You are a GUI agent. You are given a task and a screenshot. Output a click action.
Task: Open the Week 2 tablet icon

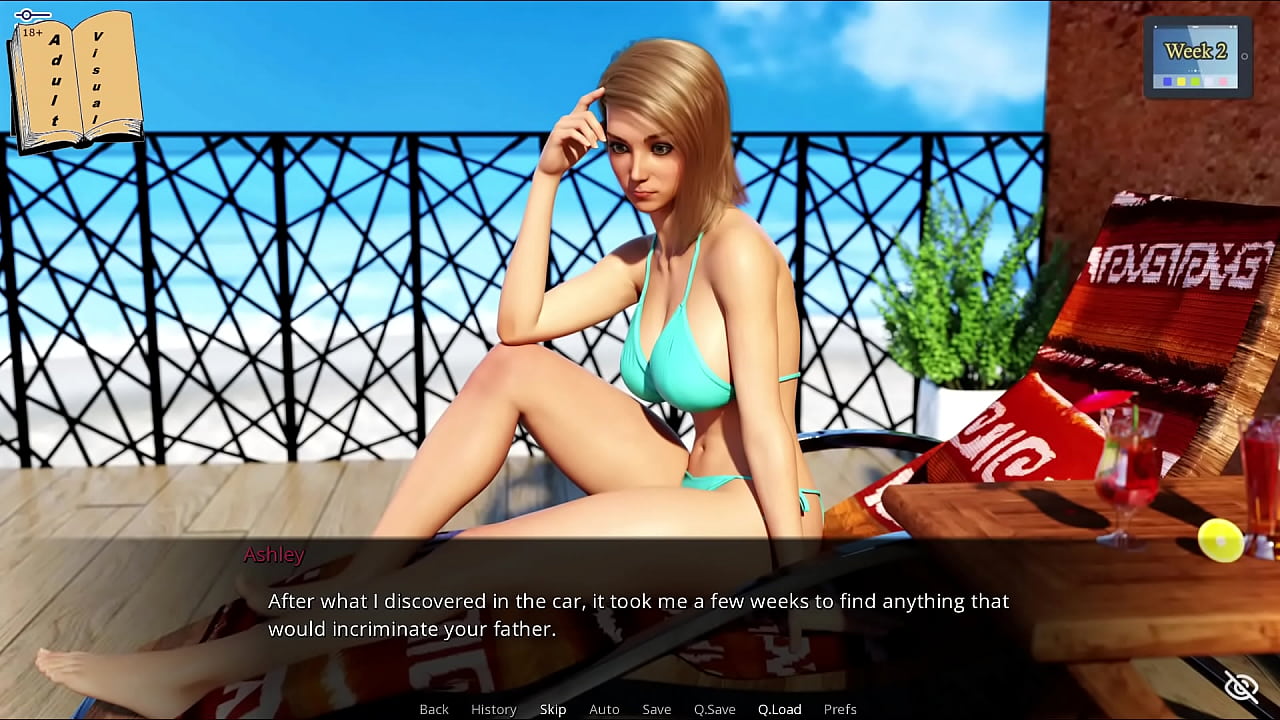[x=1197, y=57]
